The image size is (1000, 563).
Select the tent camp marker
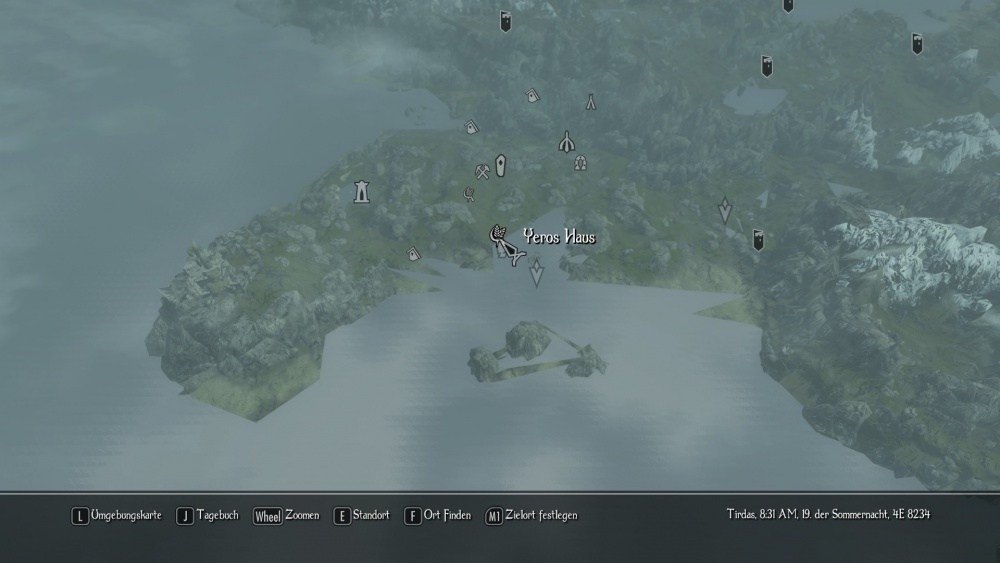tap(591, 101)
